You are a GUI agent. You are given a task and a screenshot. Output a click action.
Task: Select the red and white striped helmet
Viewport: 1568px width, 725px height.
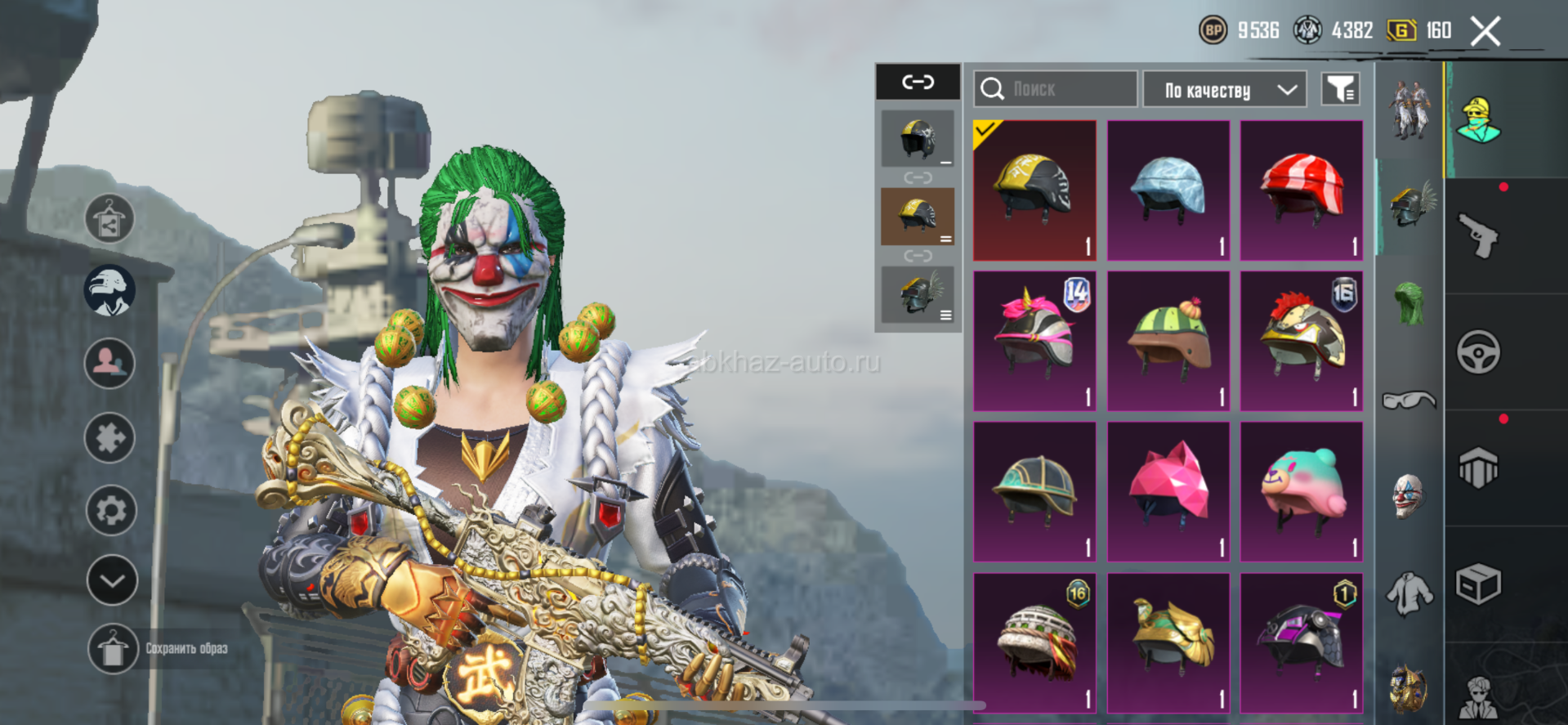pyautogui.click(x=1302, y=190)
